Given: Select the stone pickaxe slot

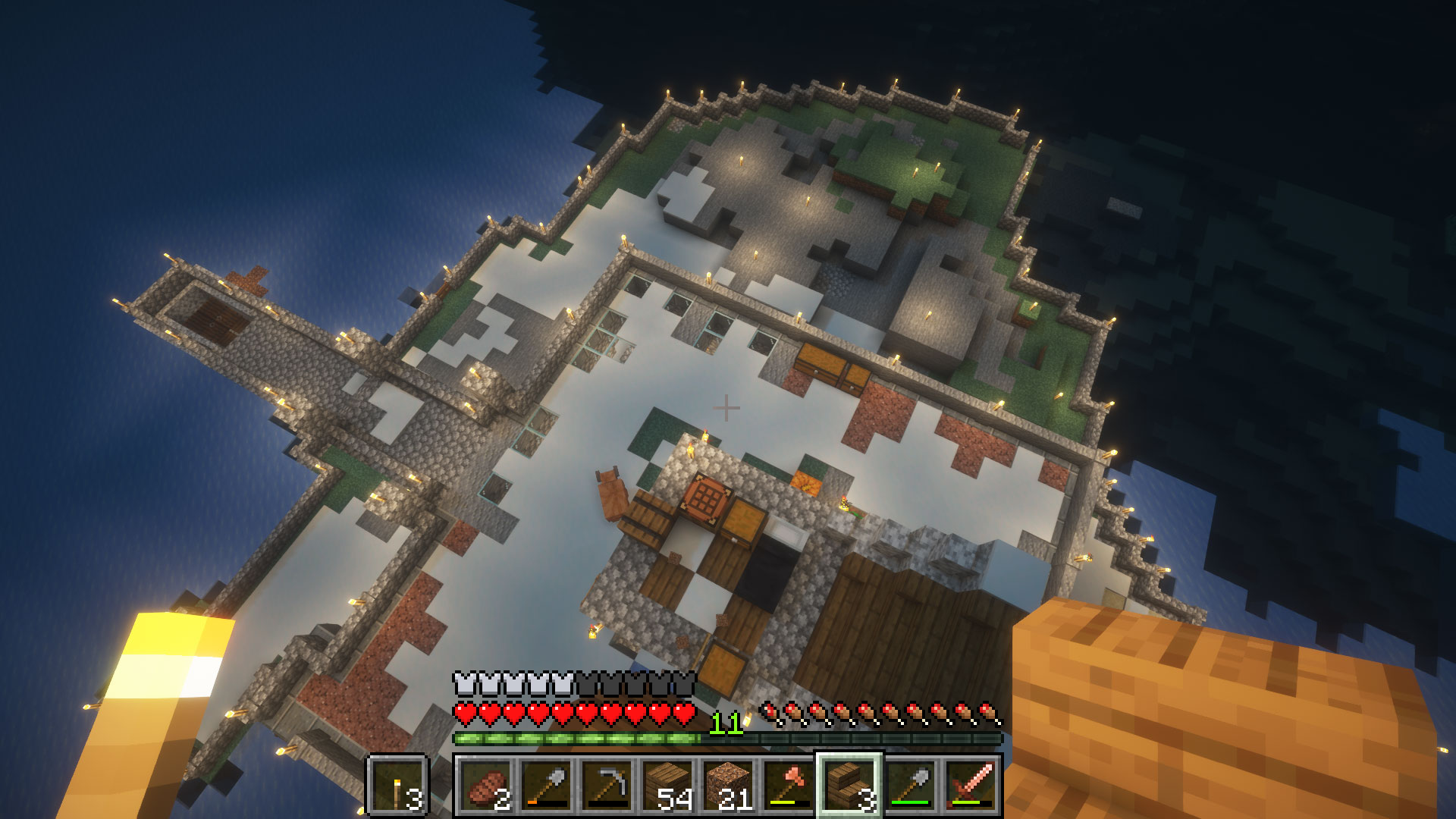Looking at the screenshot, I should 607,786.
